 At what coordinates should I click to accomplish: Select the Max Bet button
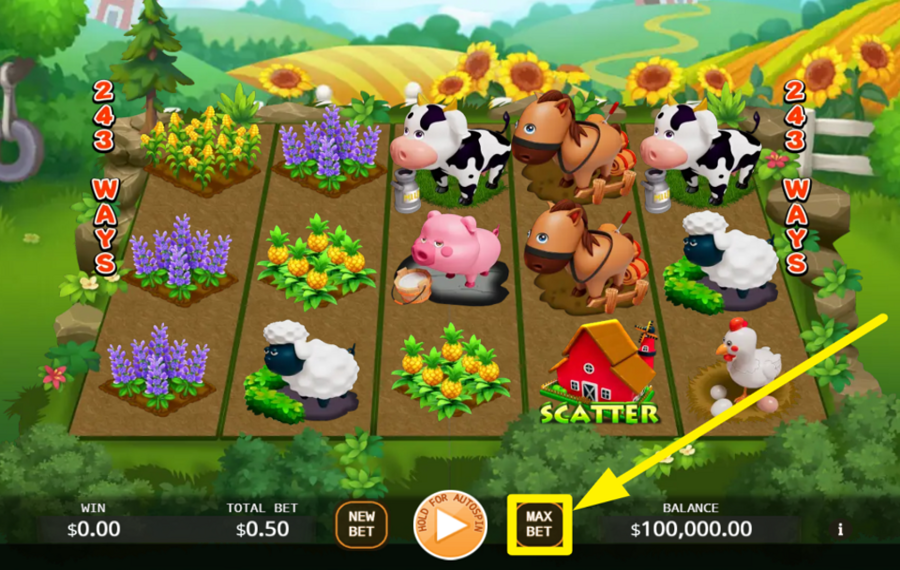pyautogui.click(x=539, y=524)
